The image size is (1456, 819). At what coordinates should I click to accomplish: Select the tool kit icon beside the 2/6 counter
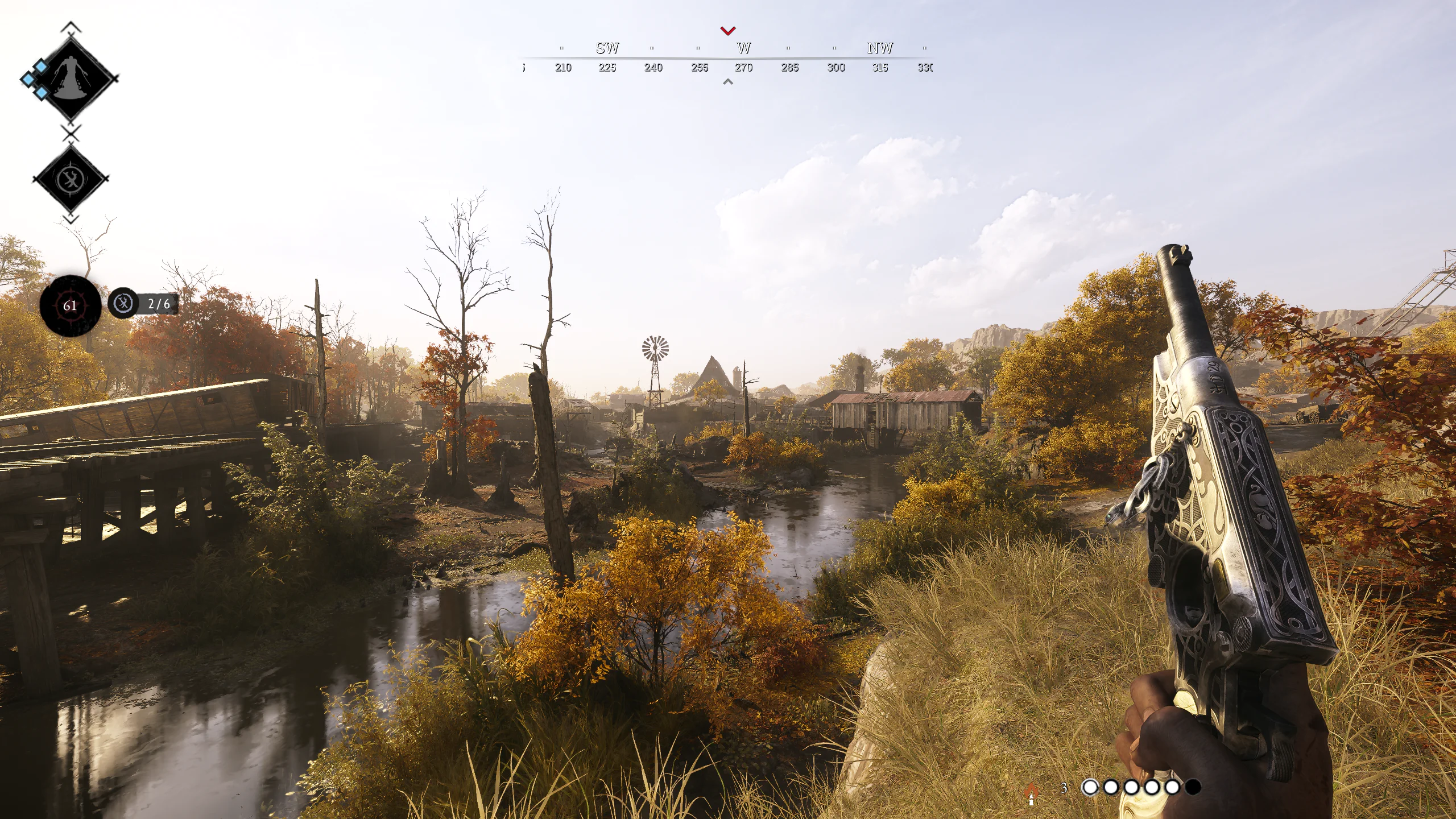[125, 303]
